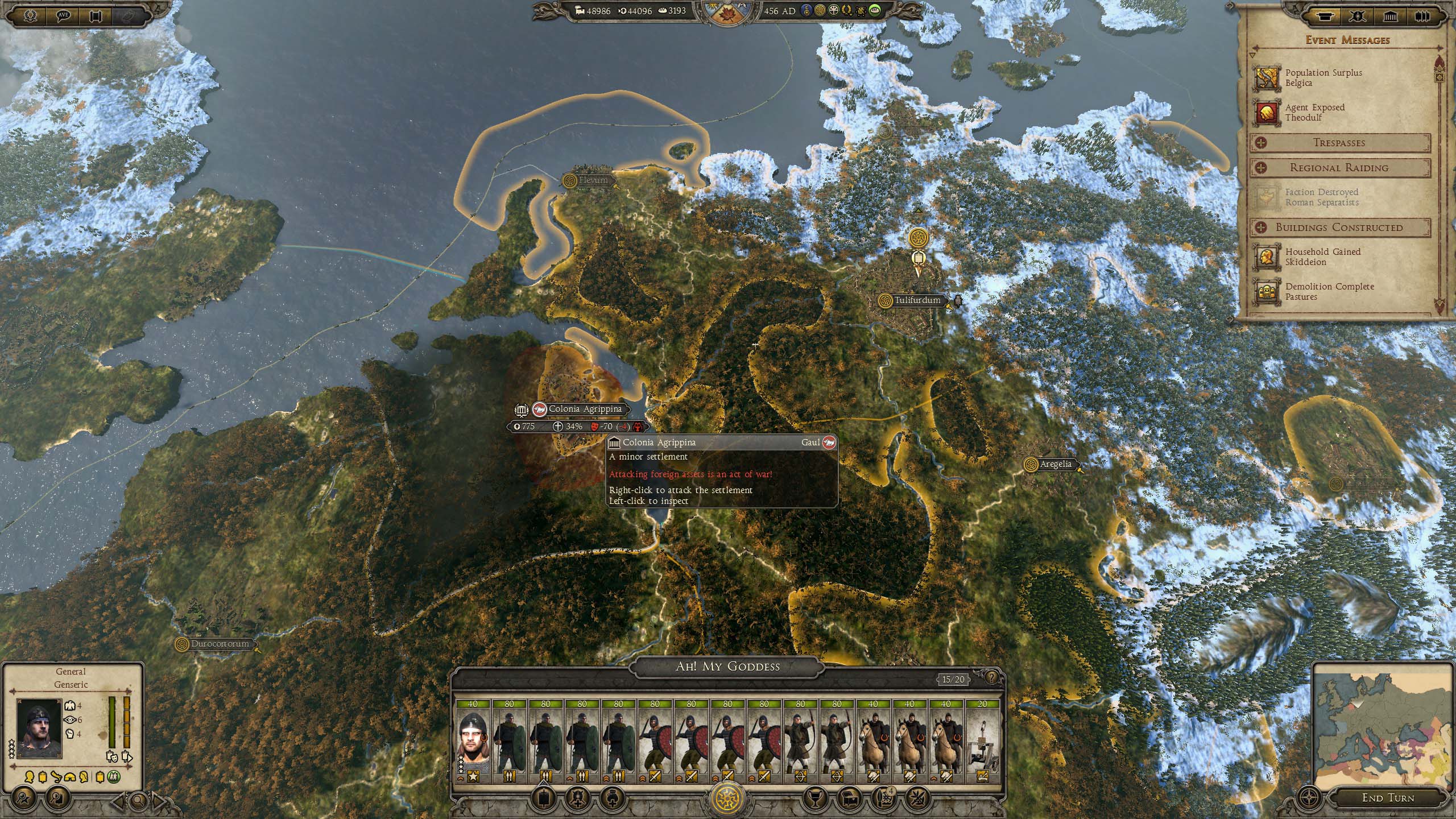1456x819 pixels.
Task: Open the army panel help button
Action: pos(991,677)
